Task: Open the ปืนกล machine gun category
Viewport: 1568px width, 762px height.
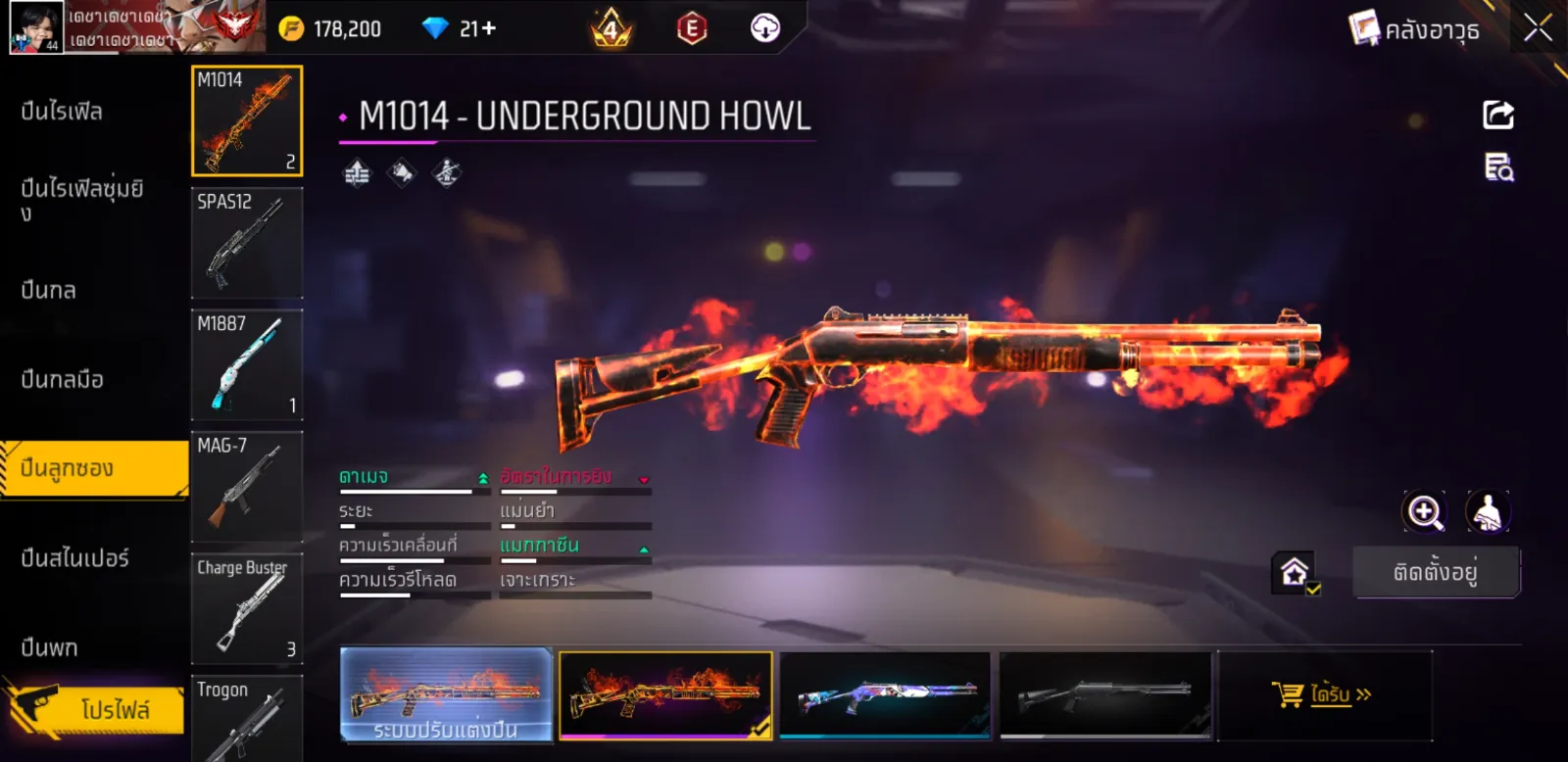Action: [49, 290]
